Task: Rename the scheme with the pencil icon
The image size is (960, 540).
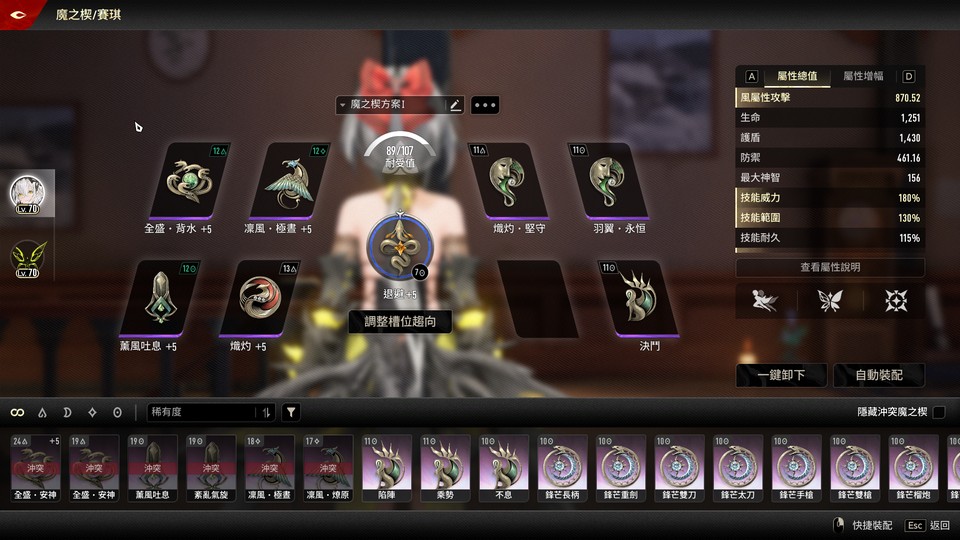Action: point(455,104)
